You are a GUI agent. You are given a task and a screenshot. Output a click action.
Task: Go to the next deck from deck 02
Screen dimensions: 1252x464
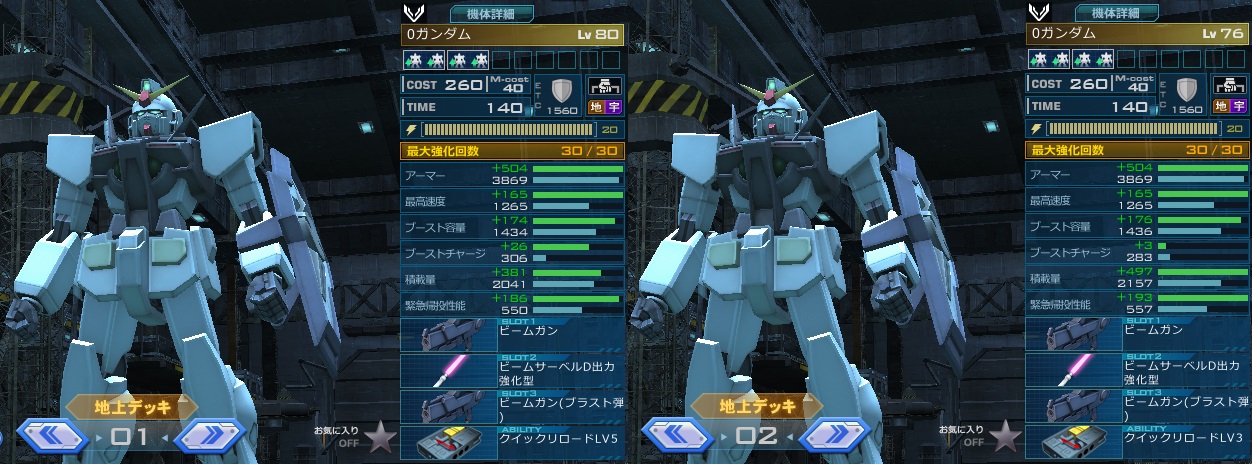coord(834,436)
